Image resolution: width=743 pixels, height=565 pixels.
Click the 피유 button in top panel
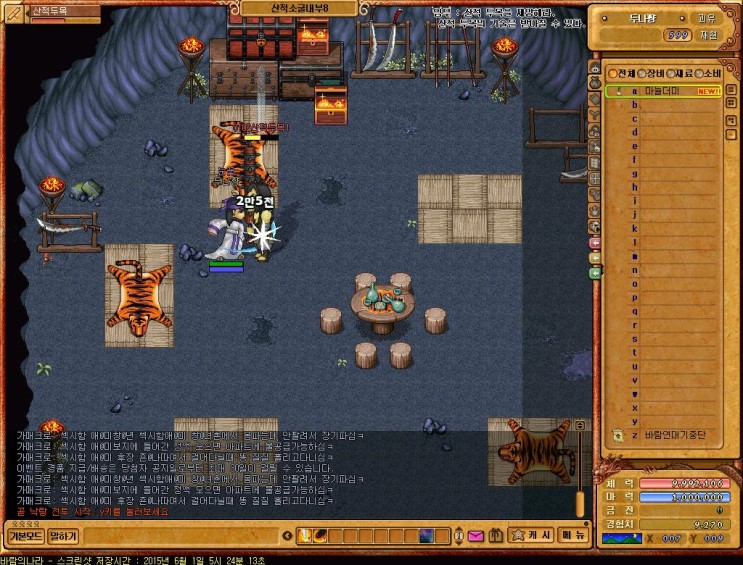pos(706,17)
